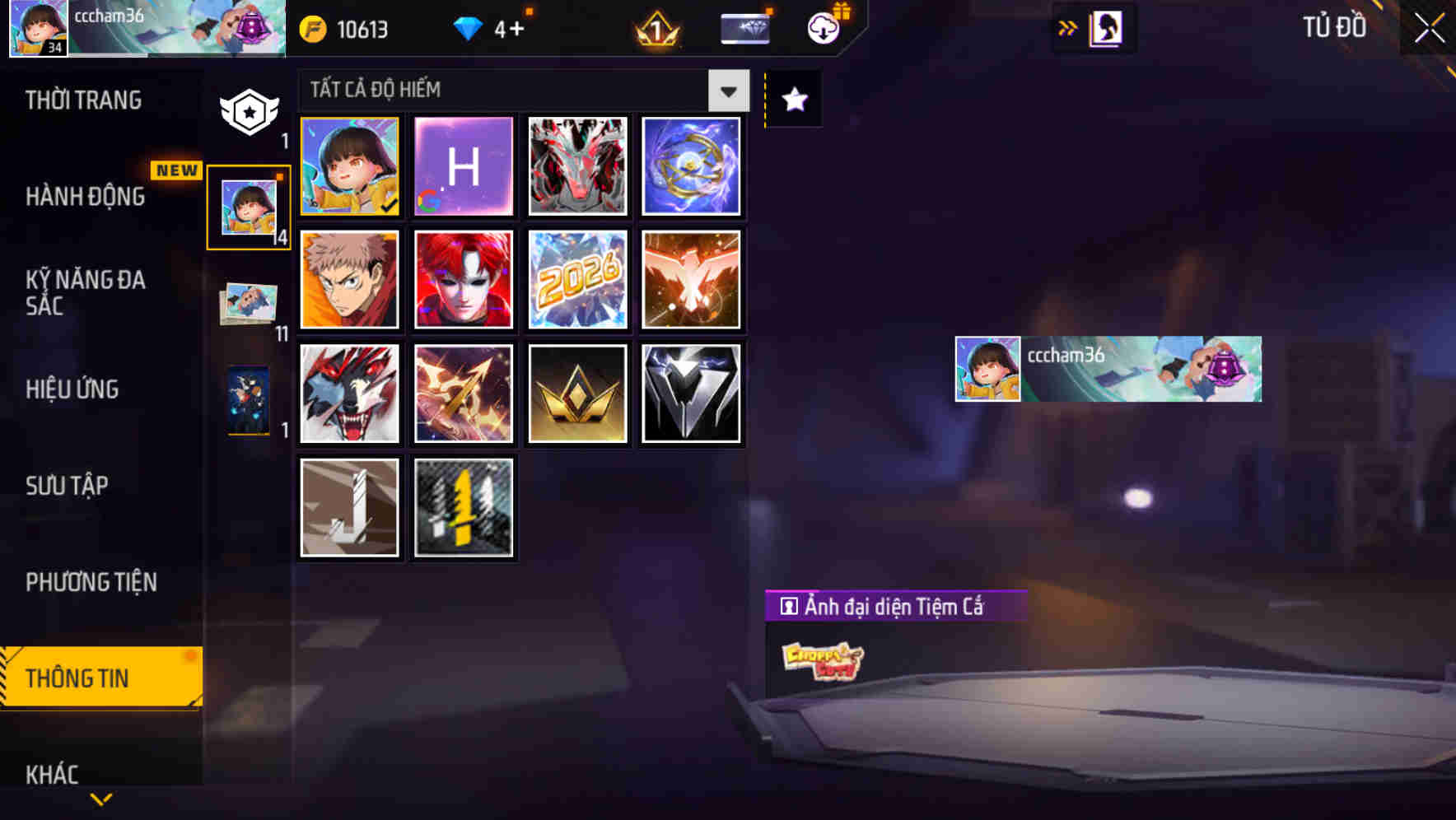Select the SƯU TẬP menu item
This screenshot has height=820, width=1456.
(x=68, y=486)
